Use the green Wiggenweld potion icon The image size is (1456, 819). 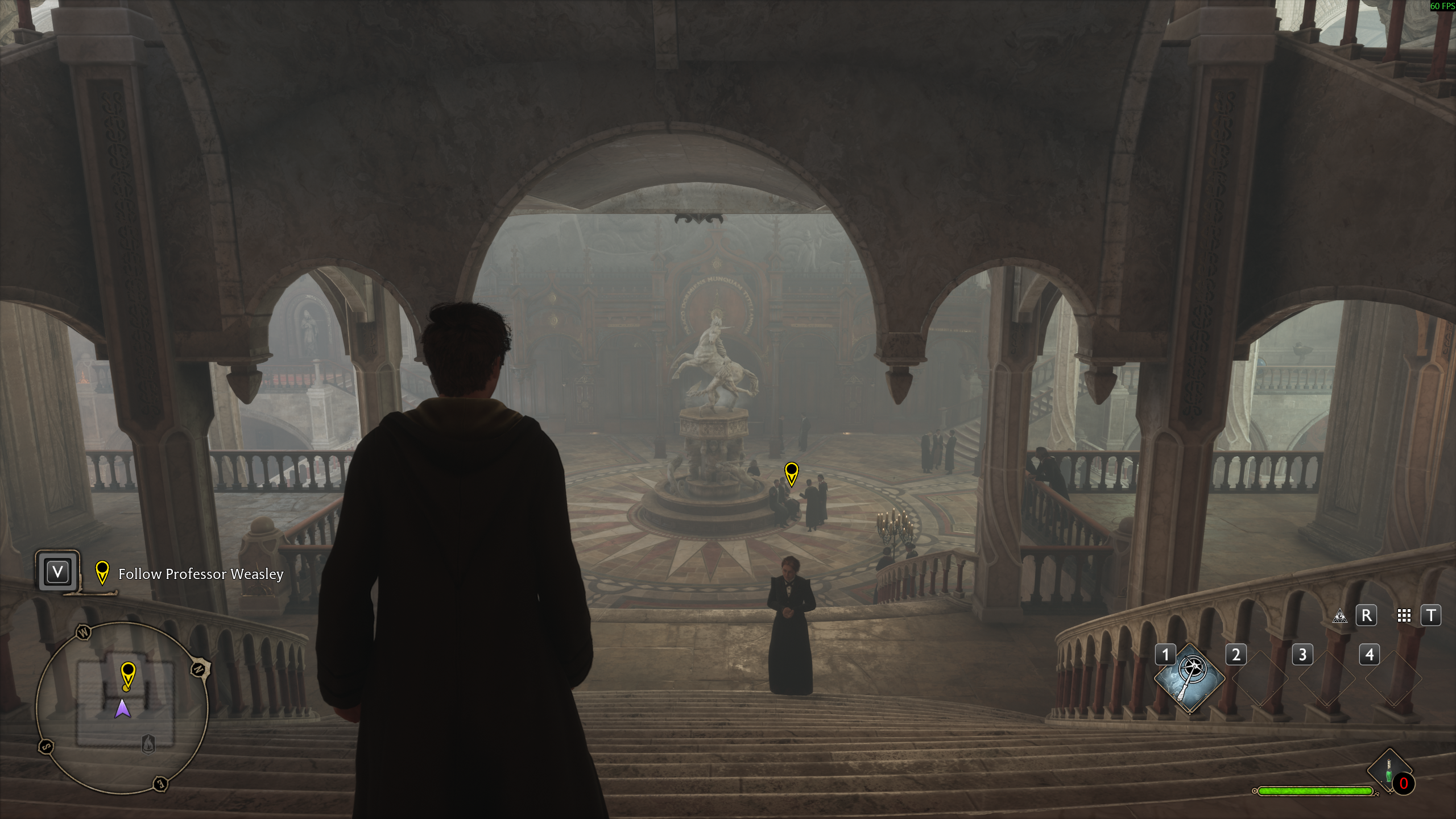(1389, 772)
